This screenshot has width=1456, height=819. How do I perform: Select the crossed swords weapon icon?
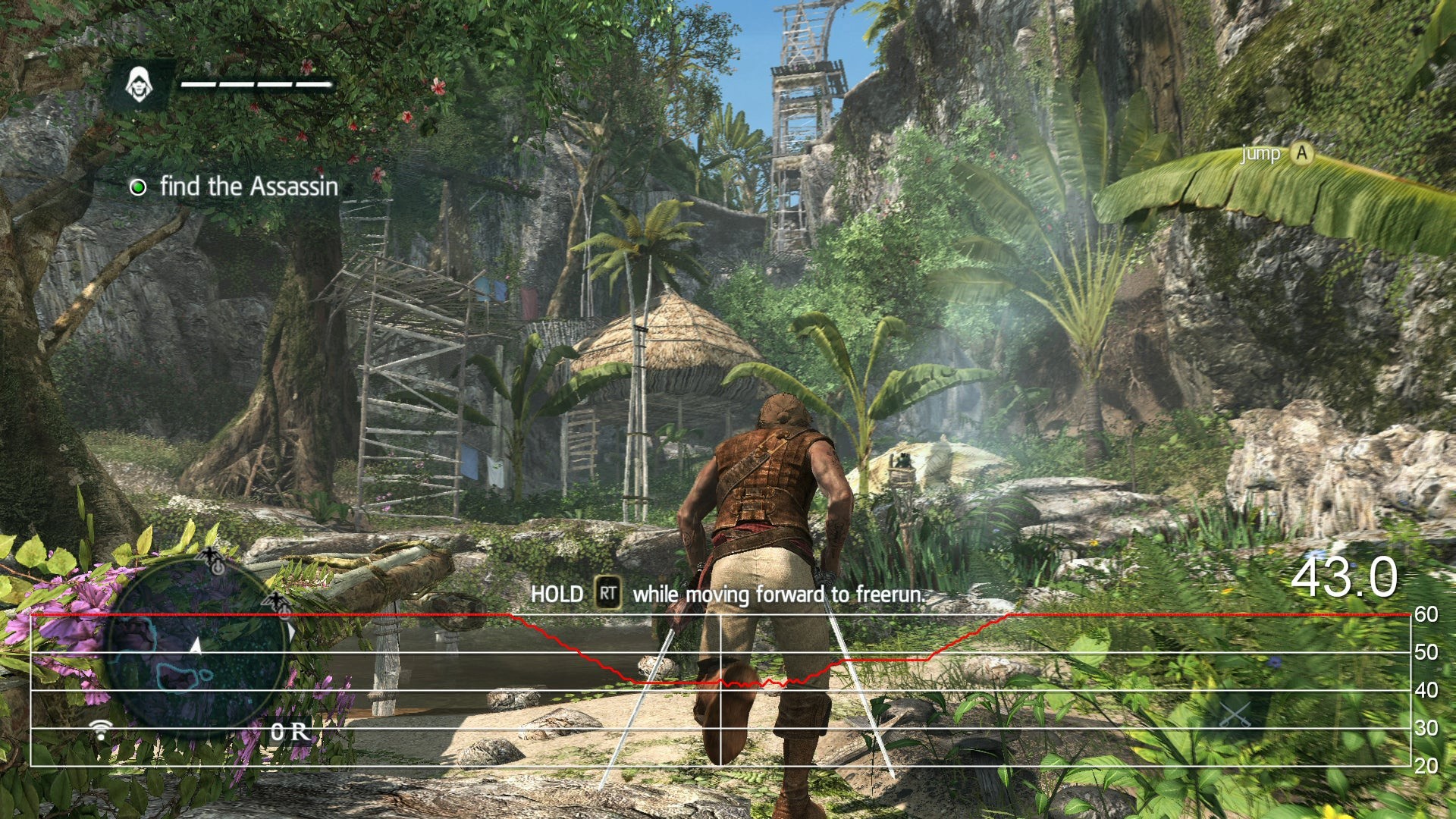(x=1235, y=714)
